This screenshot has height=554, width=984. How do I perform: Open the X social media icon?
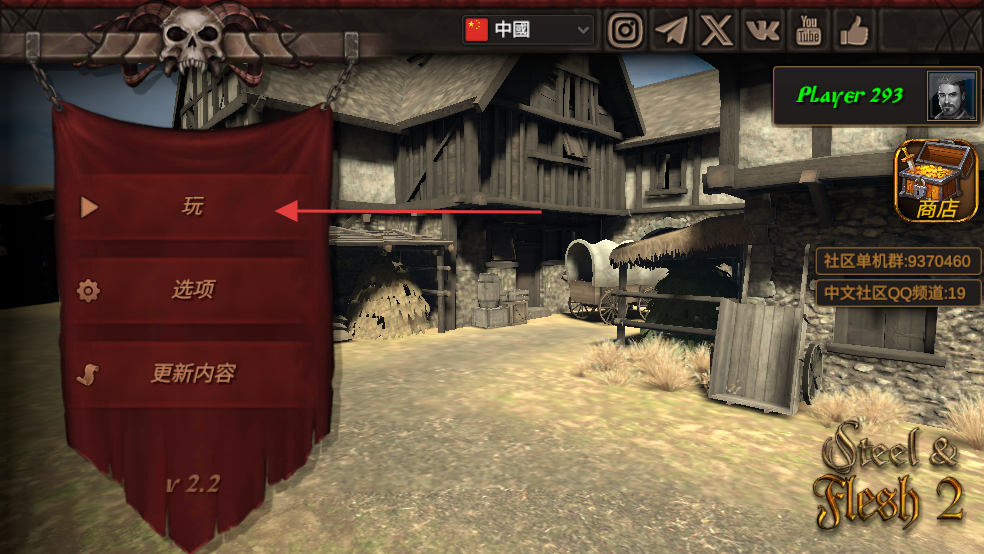(x=716, y=30)
